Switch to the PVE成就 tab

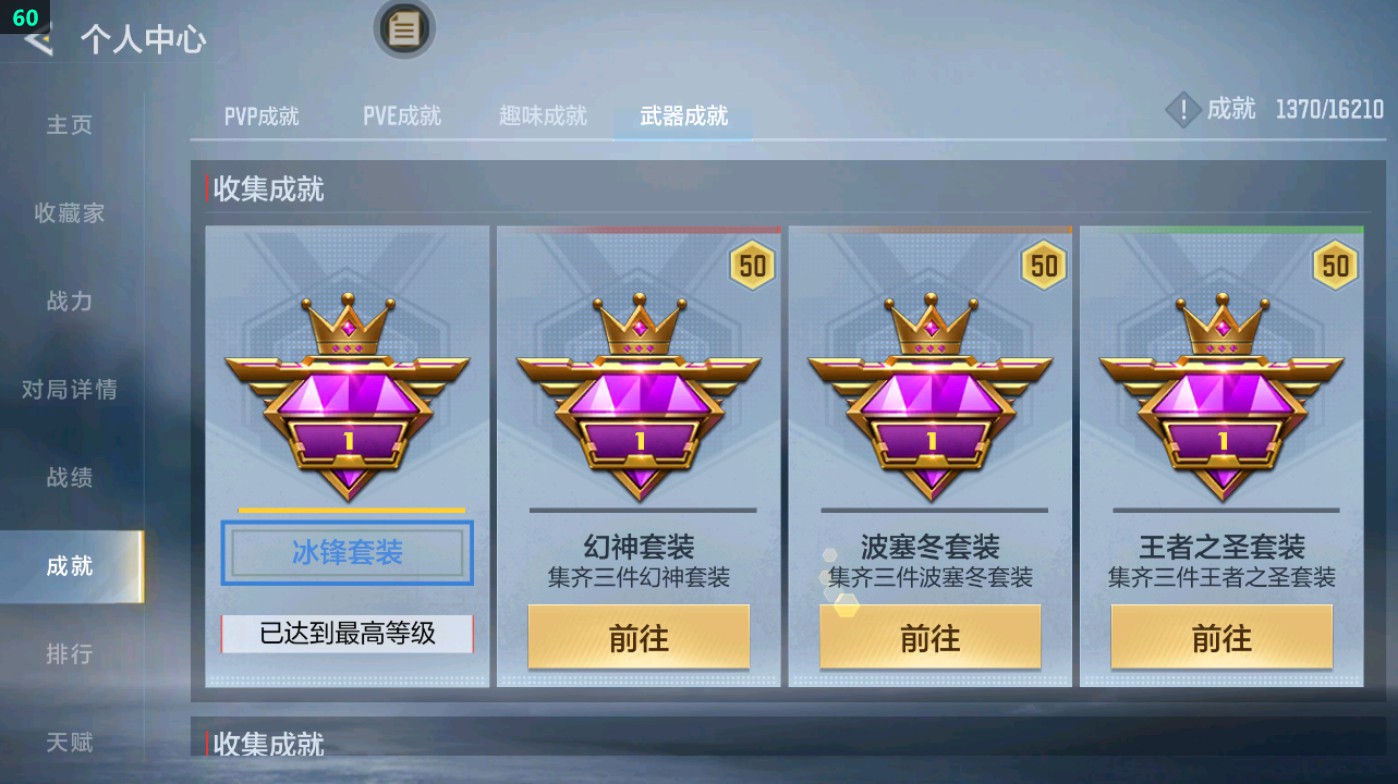pyautogui.click(x=402, y=115)
